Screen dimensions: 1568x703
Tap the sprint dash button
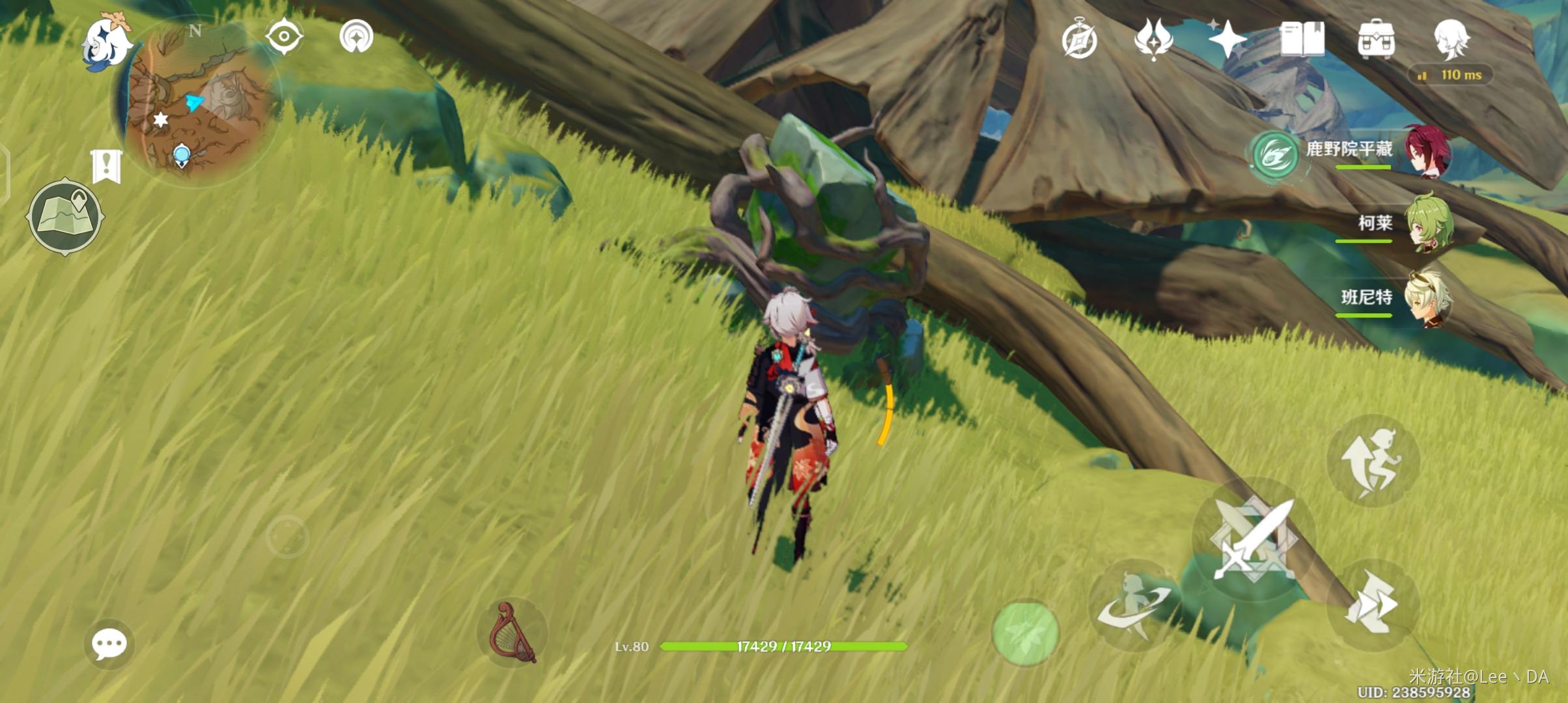click(1373, 605)
